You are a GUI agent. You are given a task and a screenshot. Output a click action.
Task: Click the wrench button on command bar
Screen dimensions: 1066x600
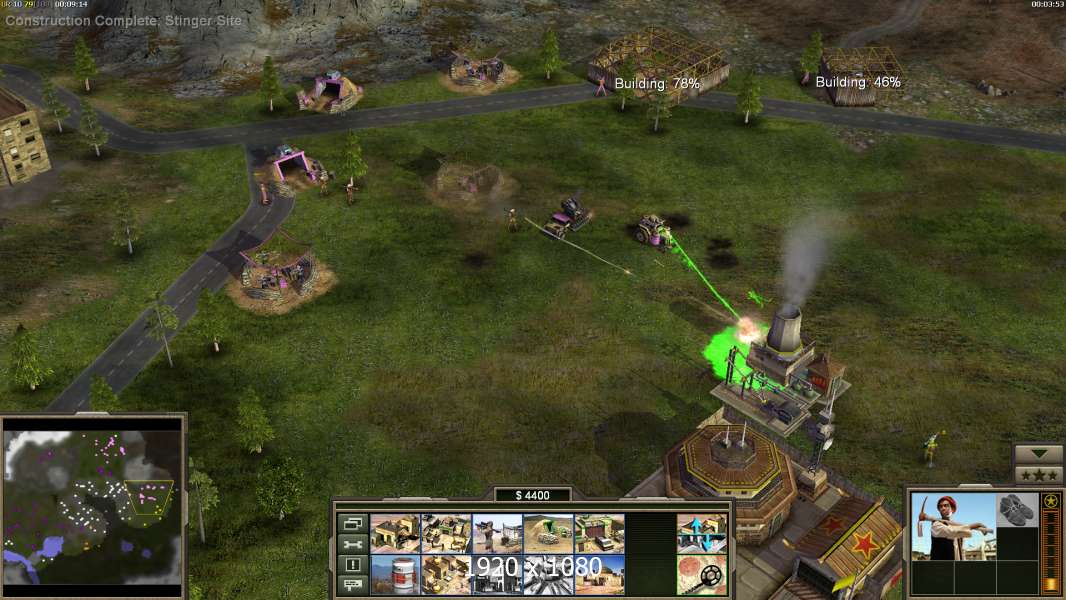(352, 544)
